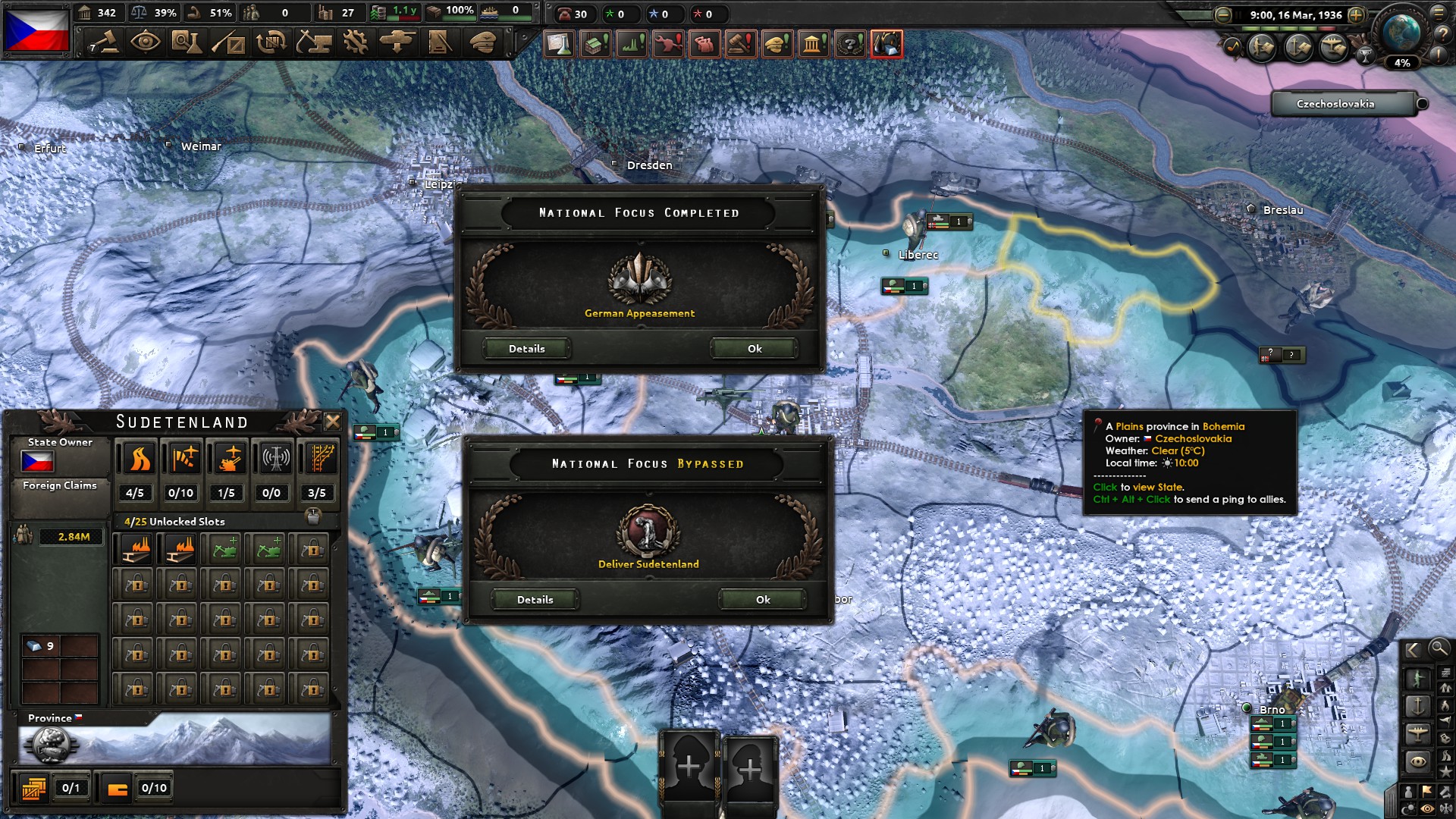Click Ok on the Deliver Sudetenland bypass notification

tap(761, 599)
